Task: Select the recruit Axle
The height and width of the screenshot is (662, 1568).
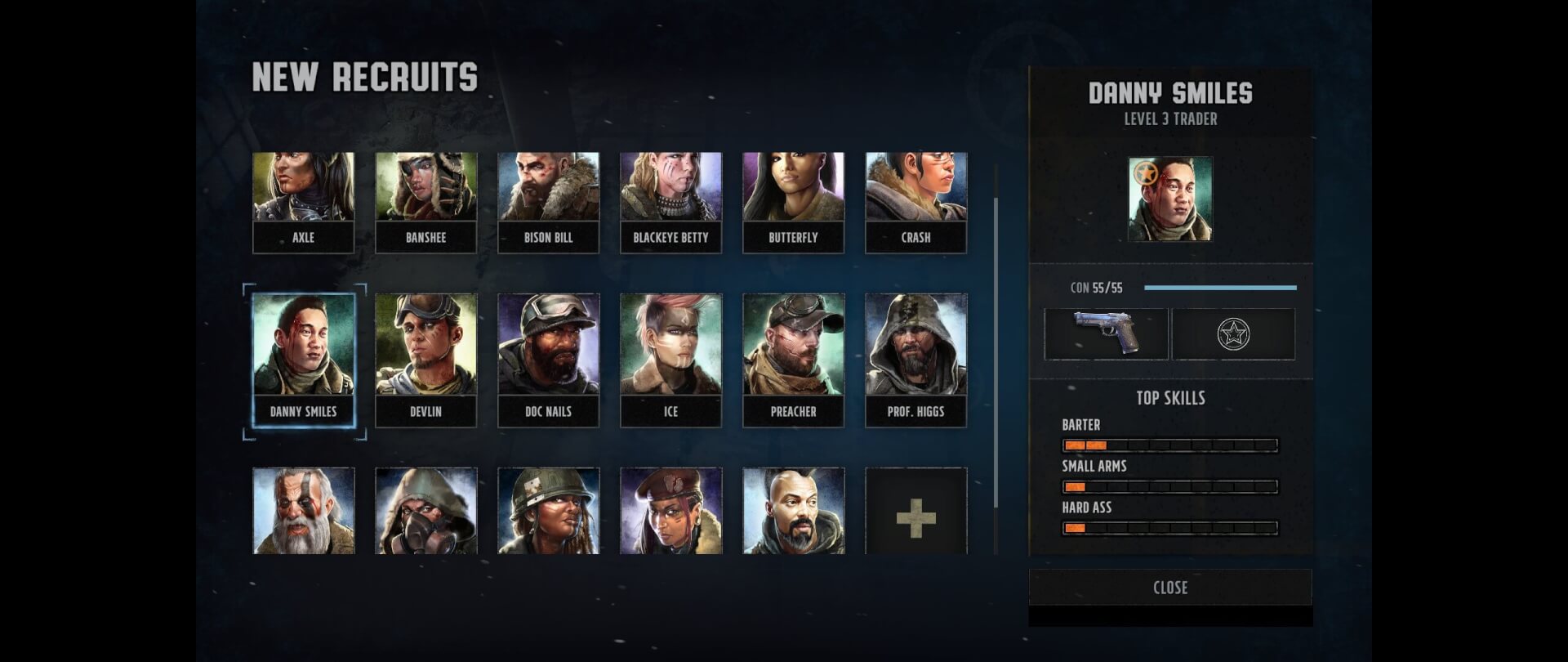Action: tap(303, 202)
